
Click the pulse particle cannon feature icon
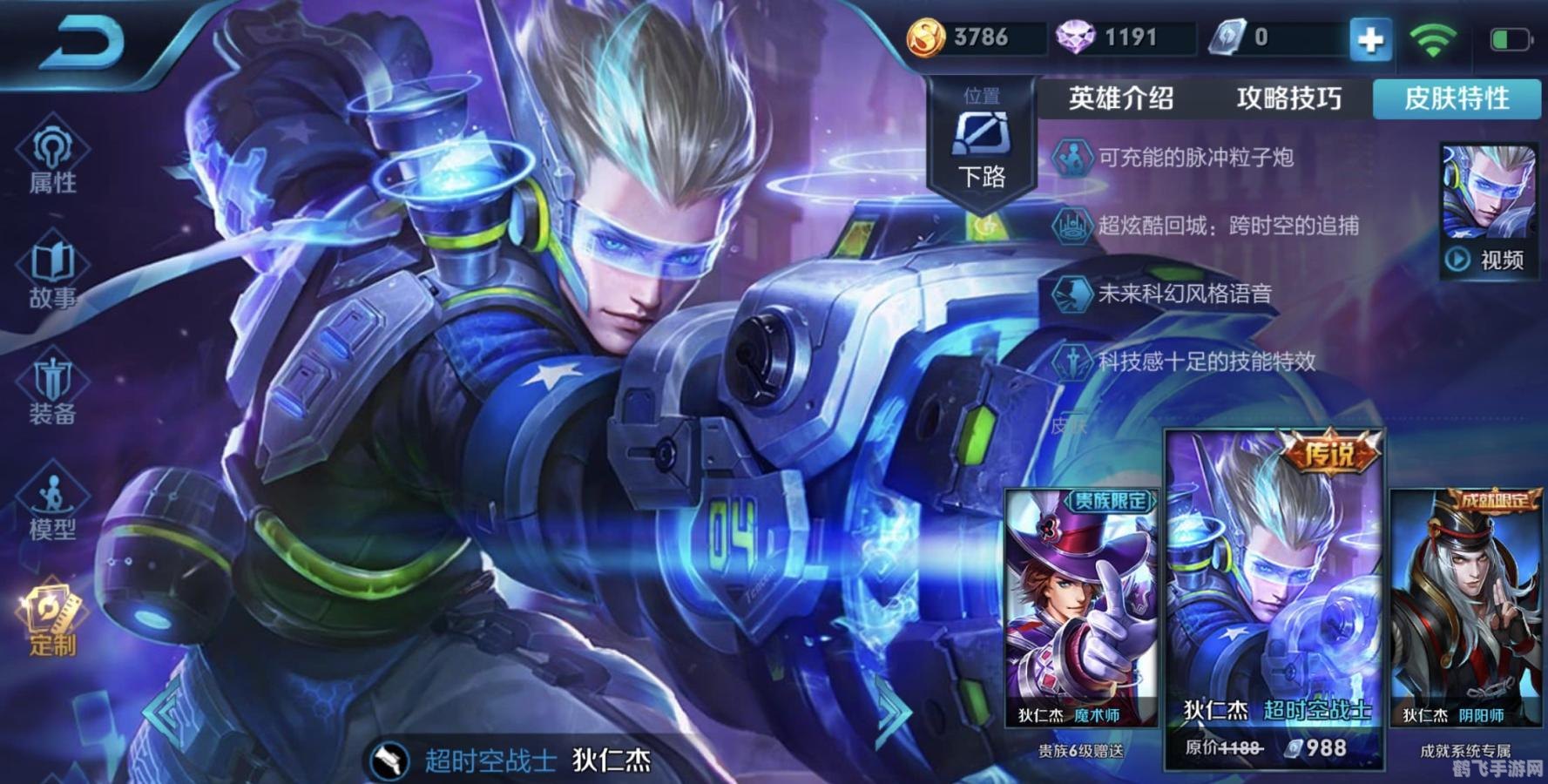pyautogui.click(x=1073, y=159)
